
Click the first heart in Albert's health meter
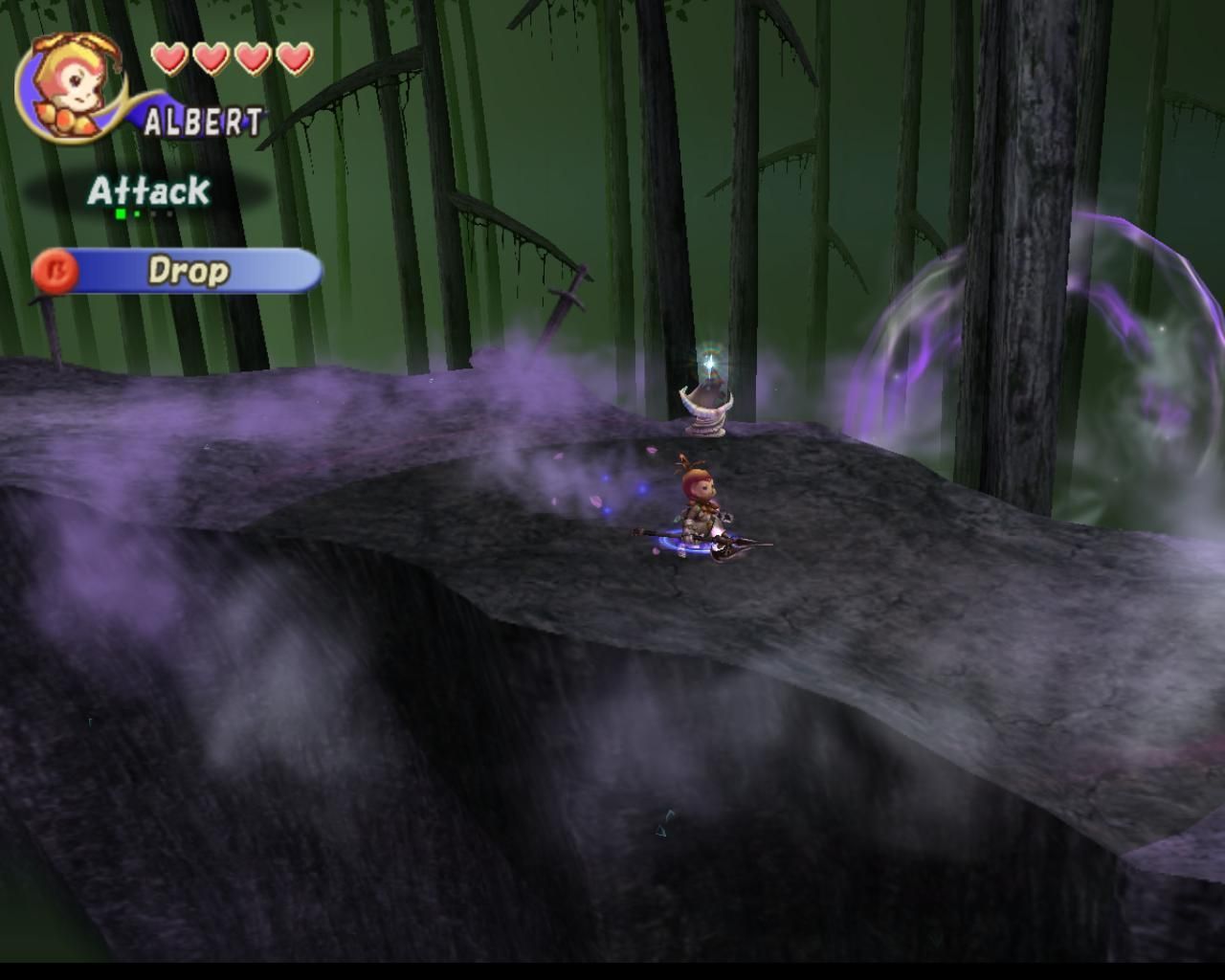(x=170, y=57)
